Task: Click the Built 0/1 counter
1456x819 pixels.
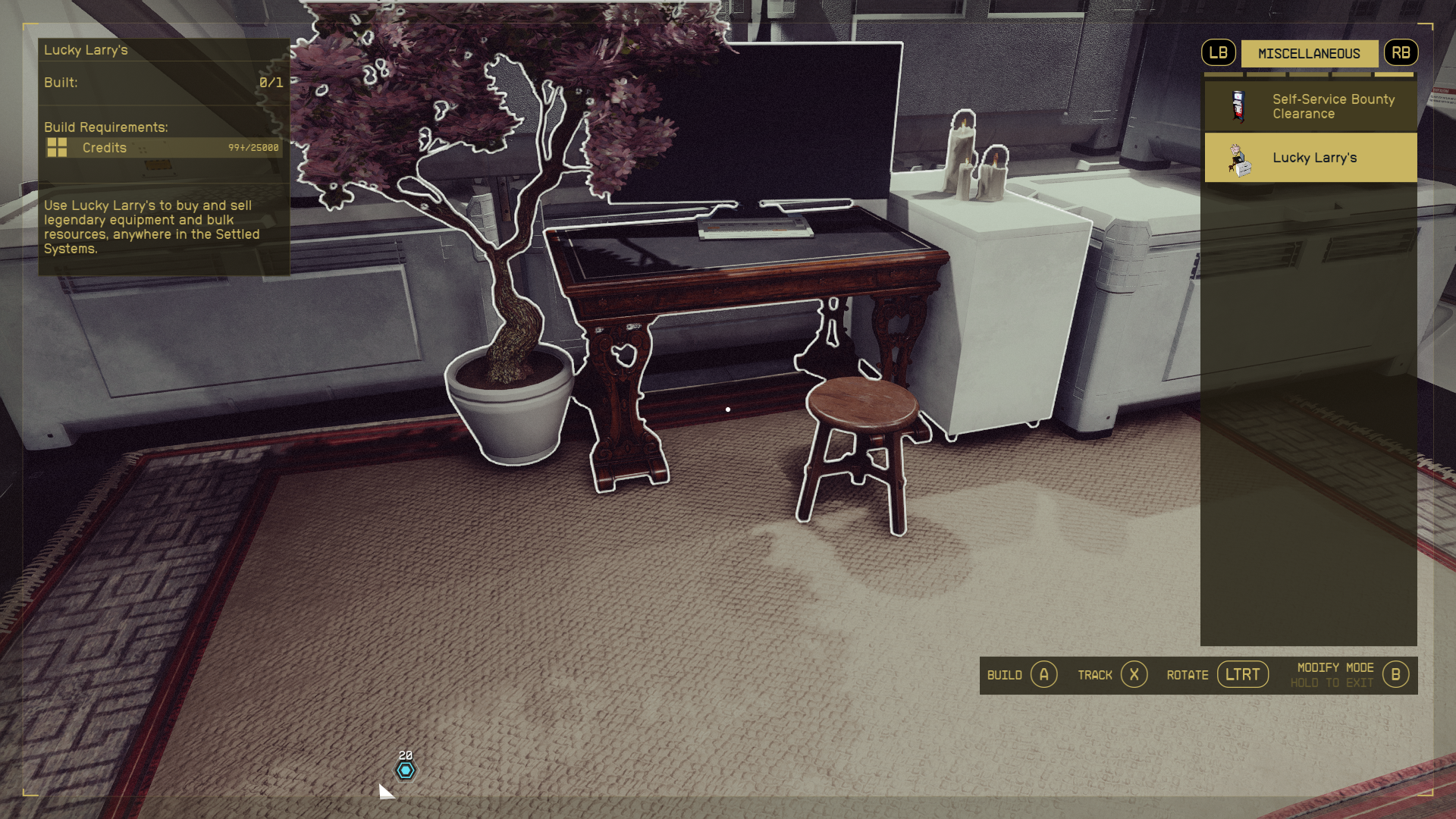Action: (164, 83)
